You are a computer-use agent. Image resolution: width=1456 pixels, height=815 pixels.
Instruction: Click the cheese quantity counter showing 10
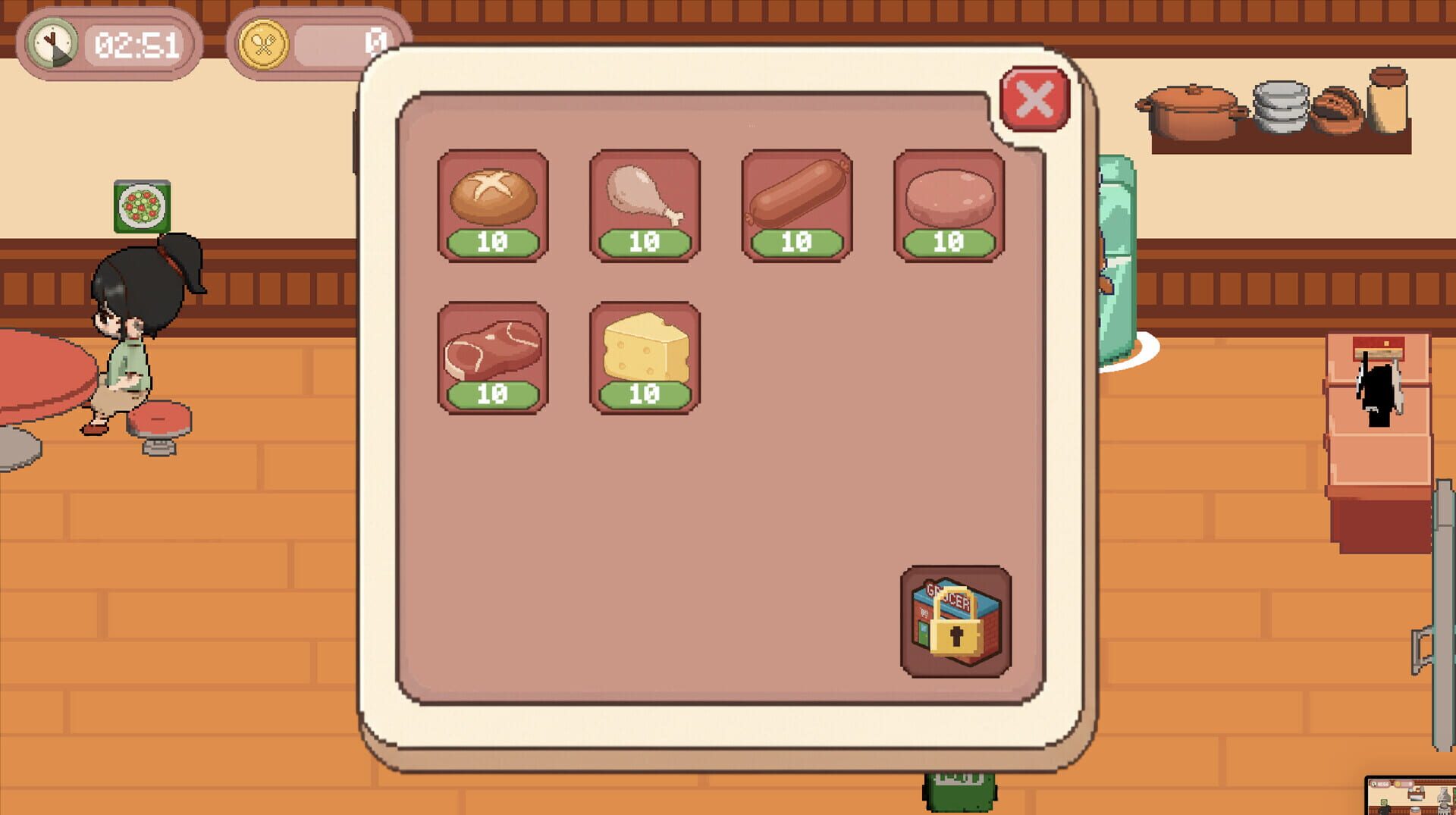(x=644, y=394)
